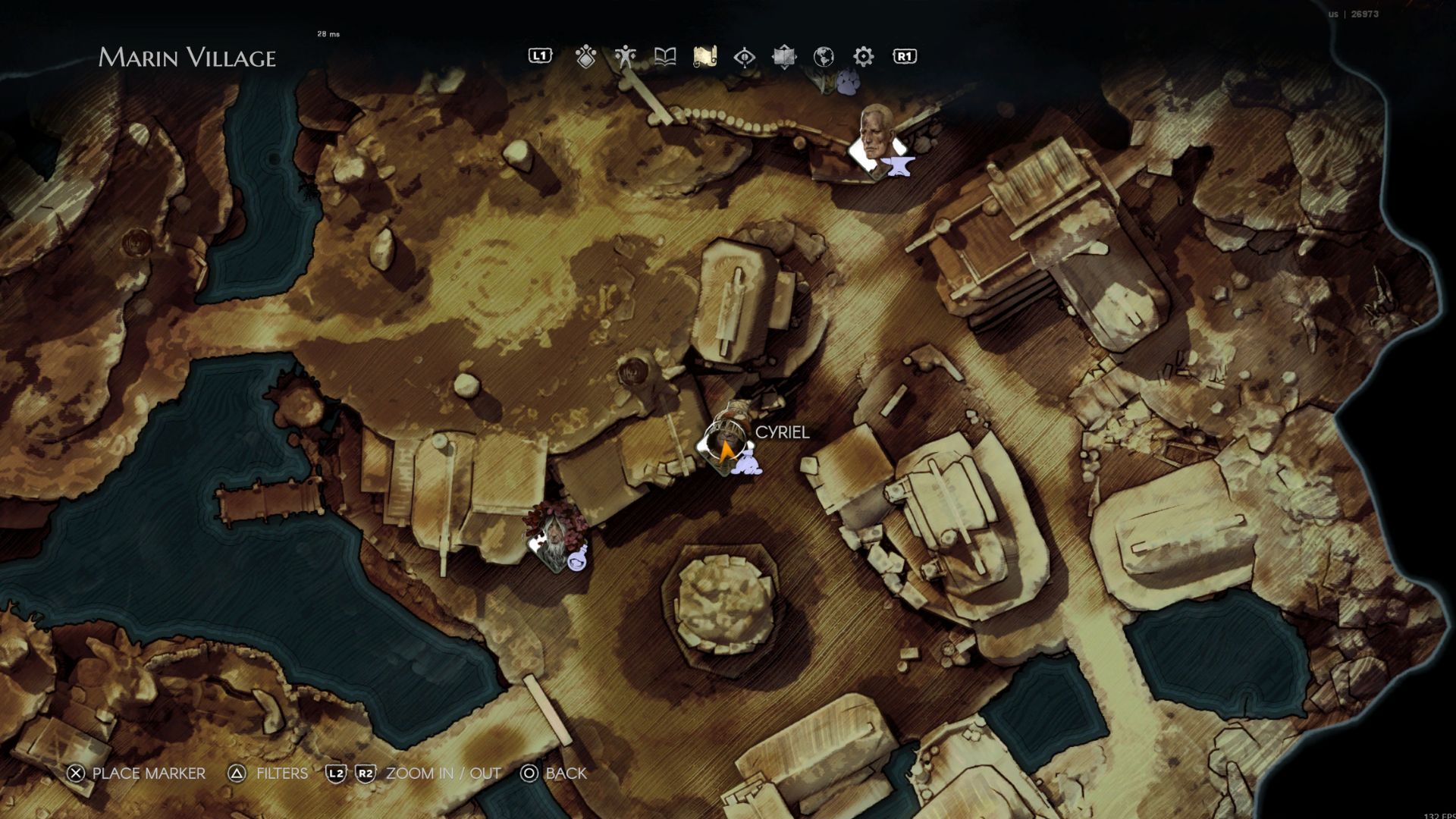This screenshot has width=1456, height=819.
Task: Open the gear settings tab
Action: tap(864, 57)
